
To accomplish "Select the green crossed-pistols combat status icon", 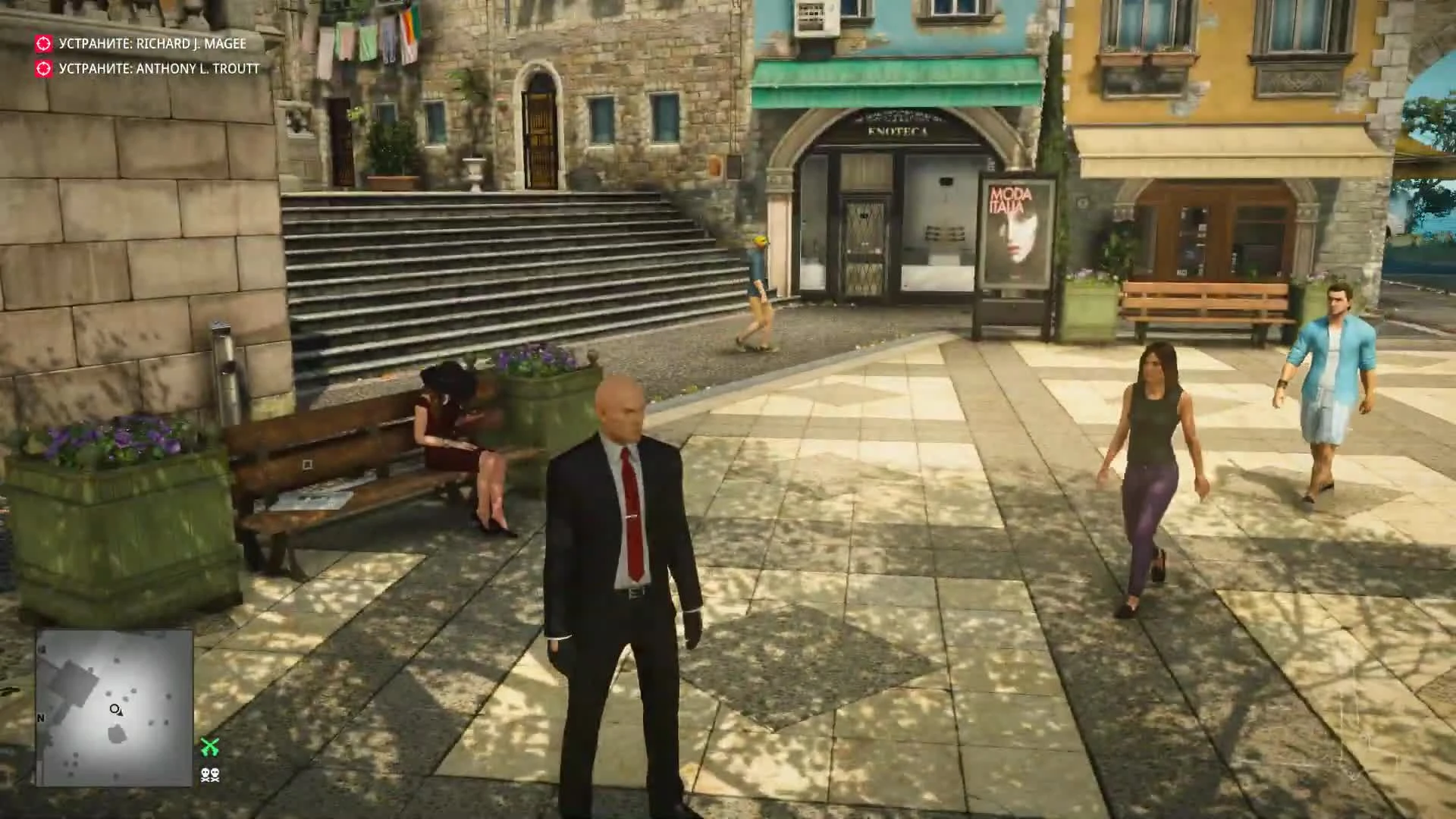I will (209, 747).
